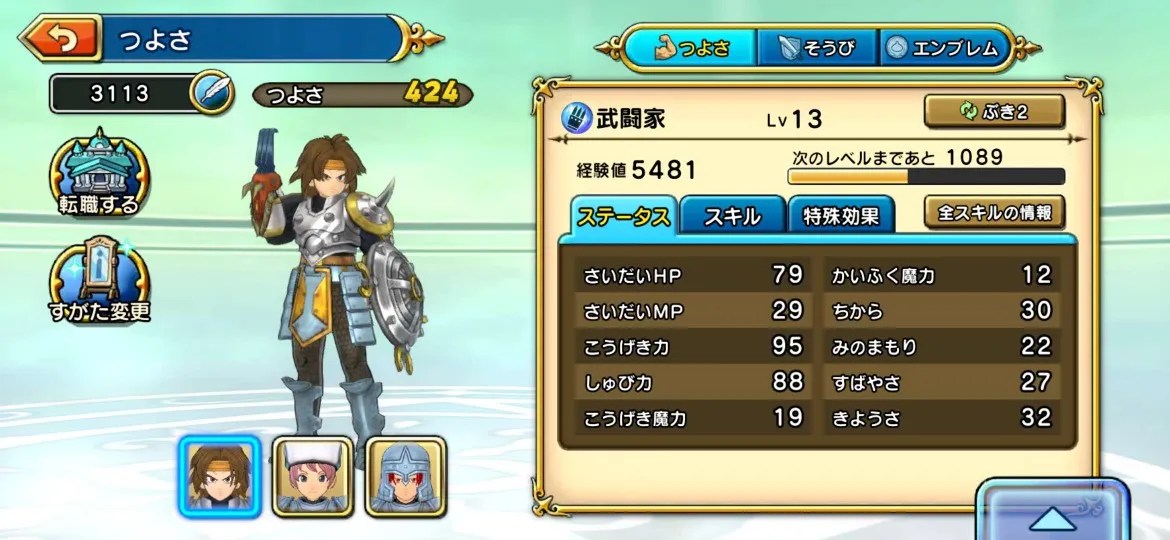
Task: Select the brown-haired hero portrait
Action: tap(219, 475)
